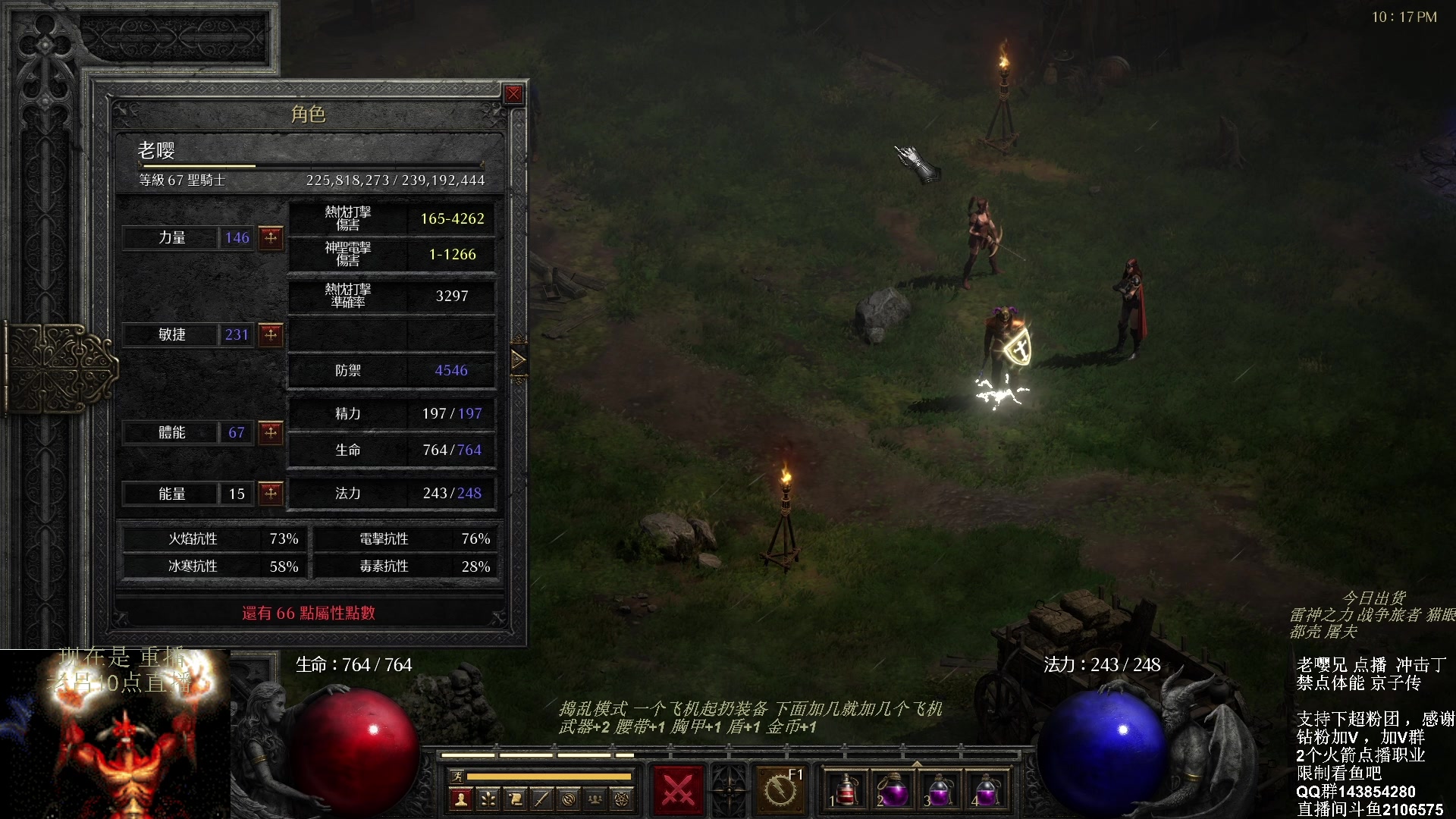Expand the belt with the small up arrow
The height and width of the screenshot is (819, 1456).
[x=916, y=764]
